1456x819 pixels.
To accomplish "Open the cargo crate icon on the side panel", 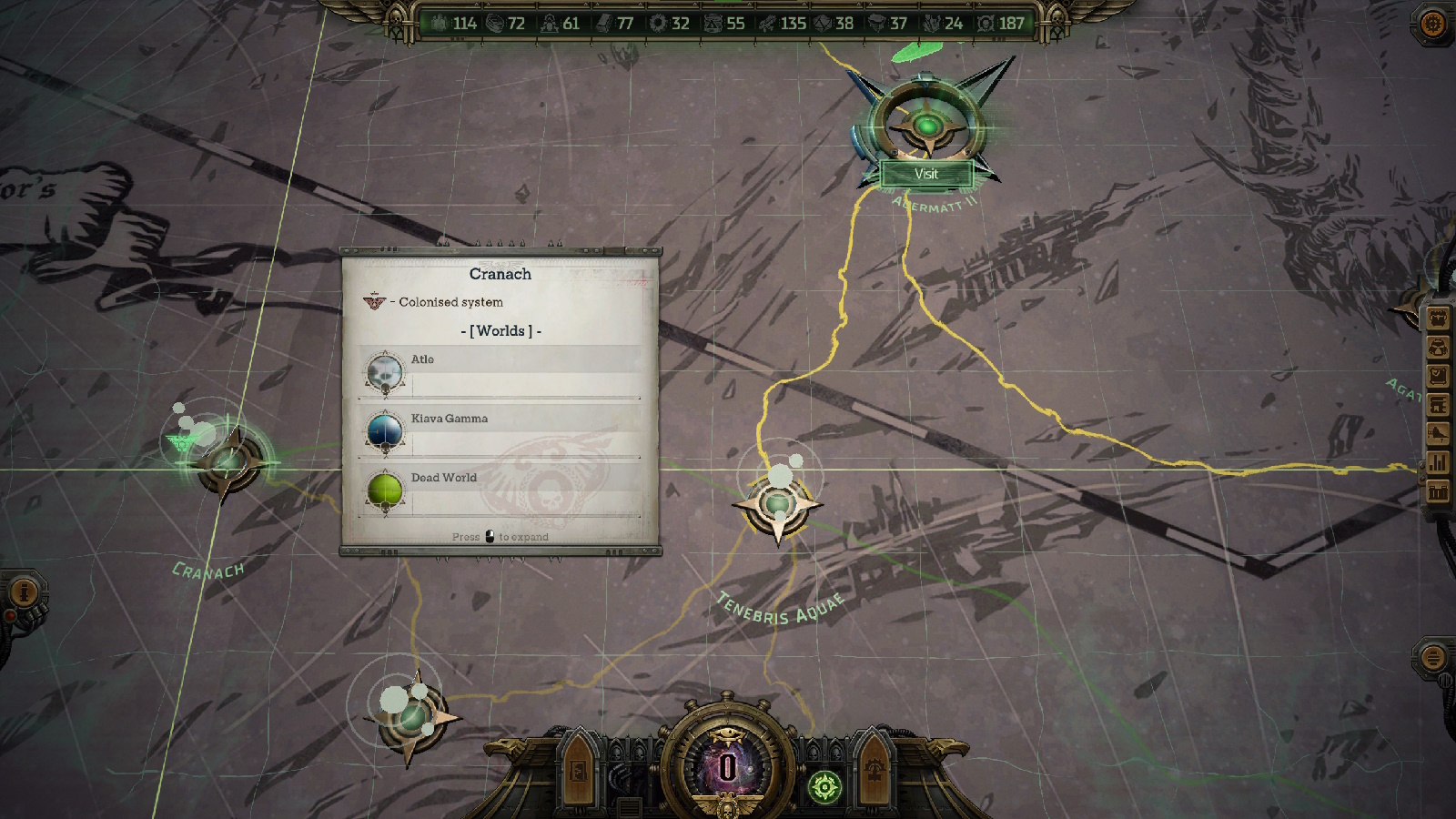I will (1438, 492).
